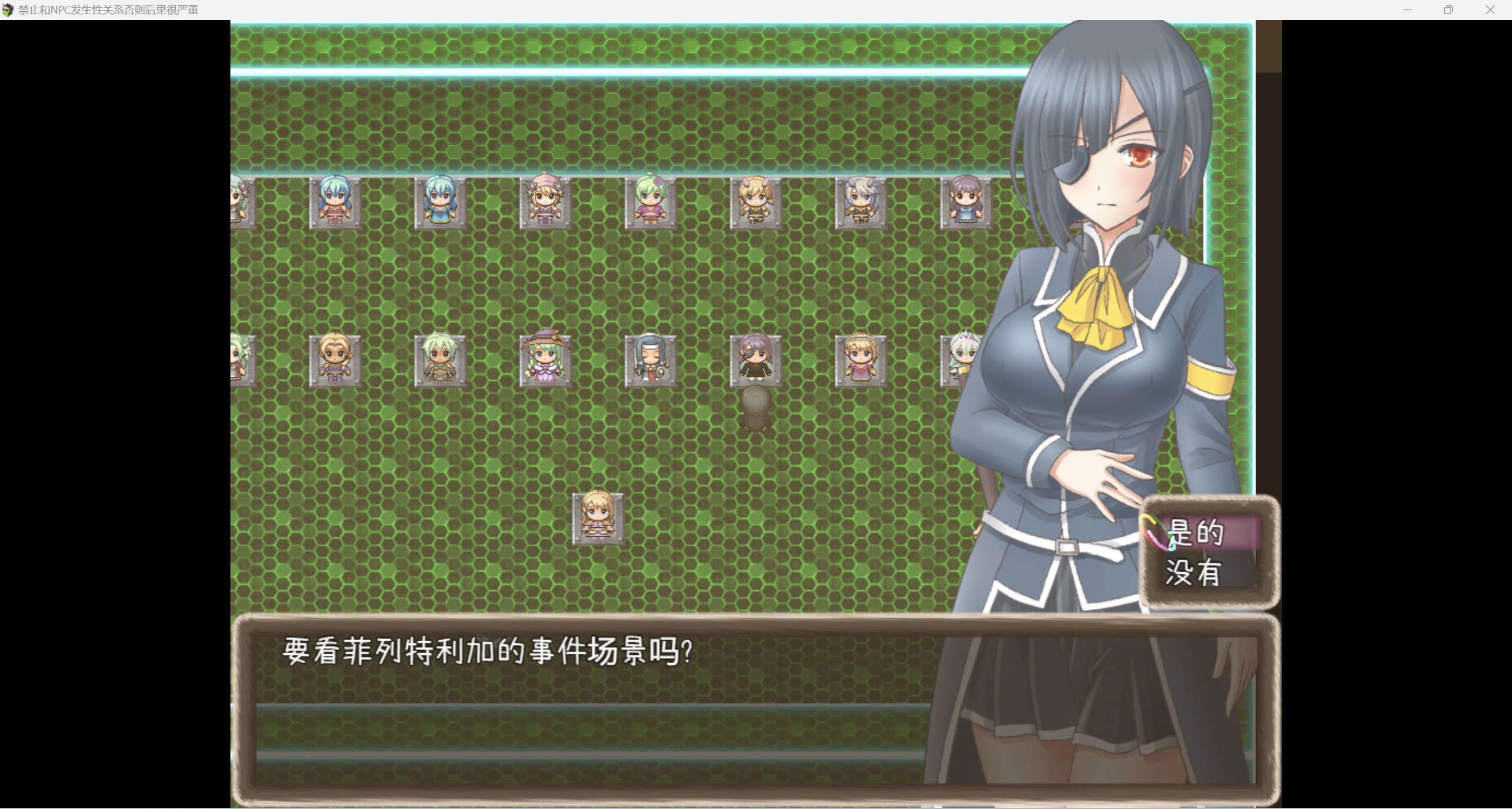Image resolution: width=1512 pixels, height=809 pixels.
Task: Click the blonde princess with tiara sprite
Action: 860,359
